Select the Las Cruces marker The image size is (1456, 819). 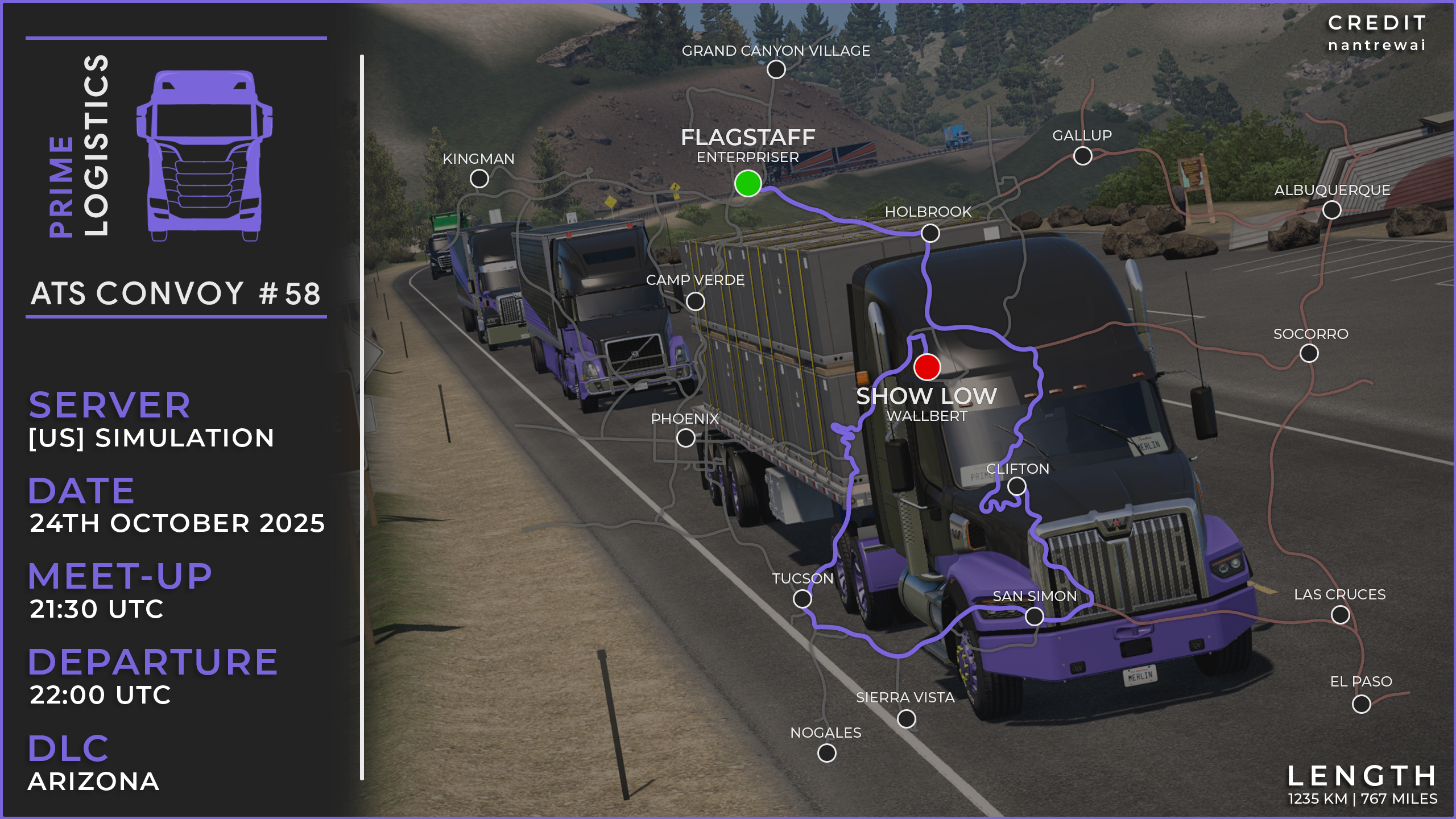click(1340, 614)
